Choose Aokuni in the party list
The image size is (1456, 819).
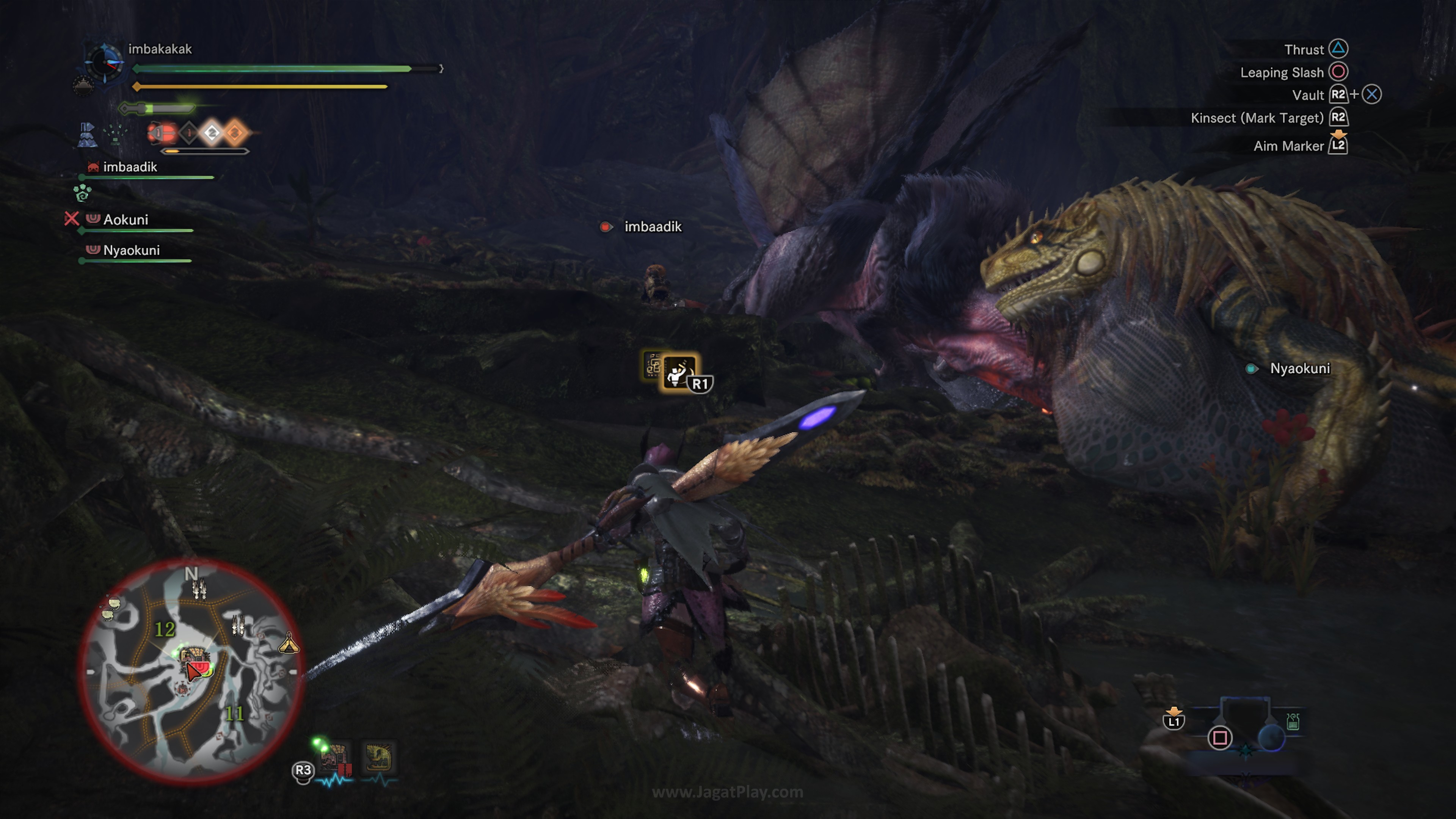point(126,220)
